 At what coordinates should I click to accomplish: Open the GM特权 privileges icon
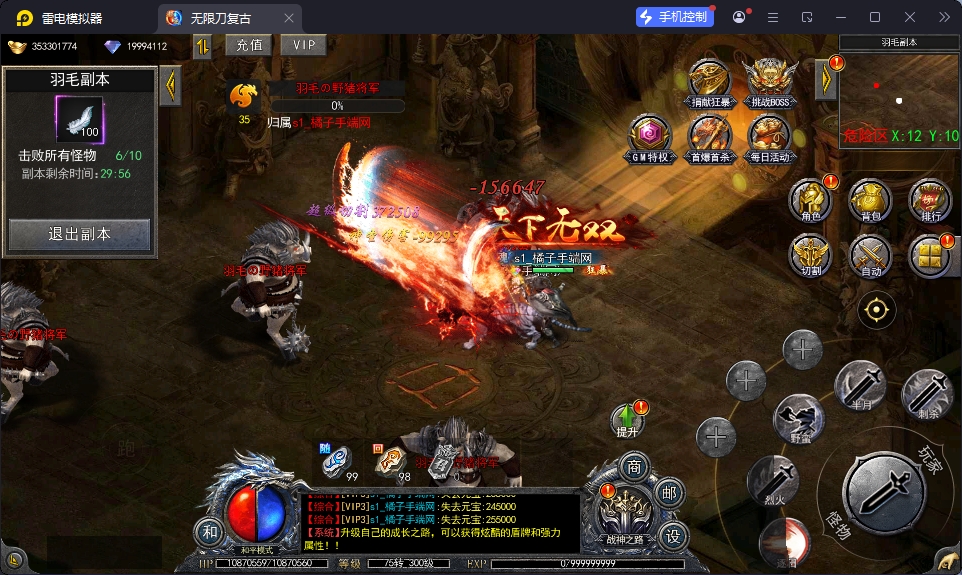coord(650,136)
